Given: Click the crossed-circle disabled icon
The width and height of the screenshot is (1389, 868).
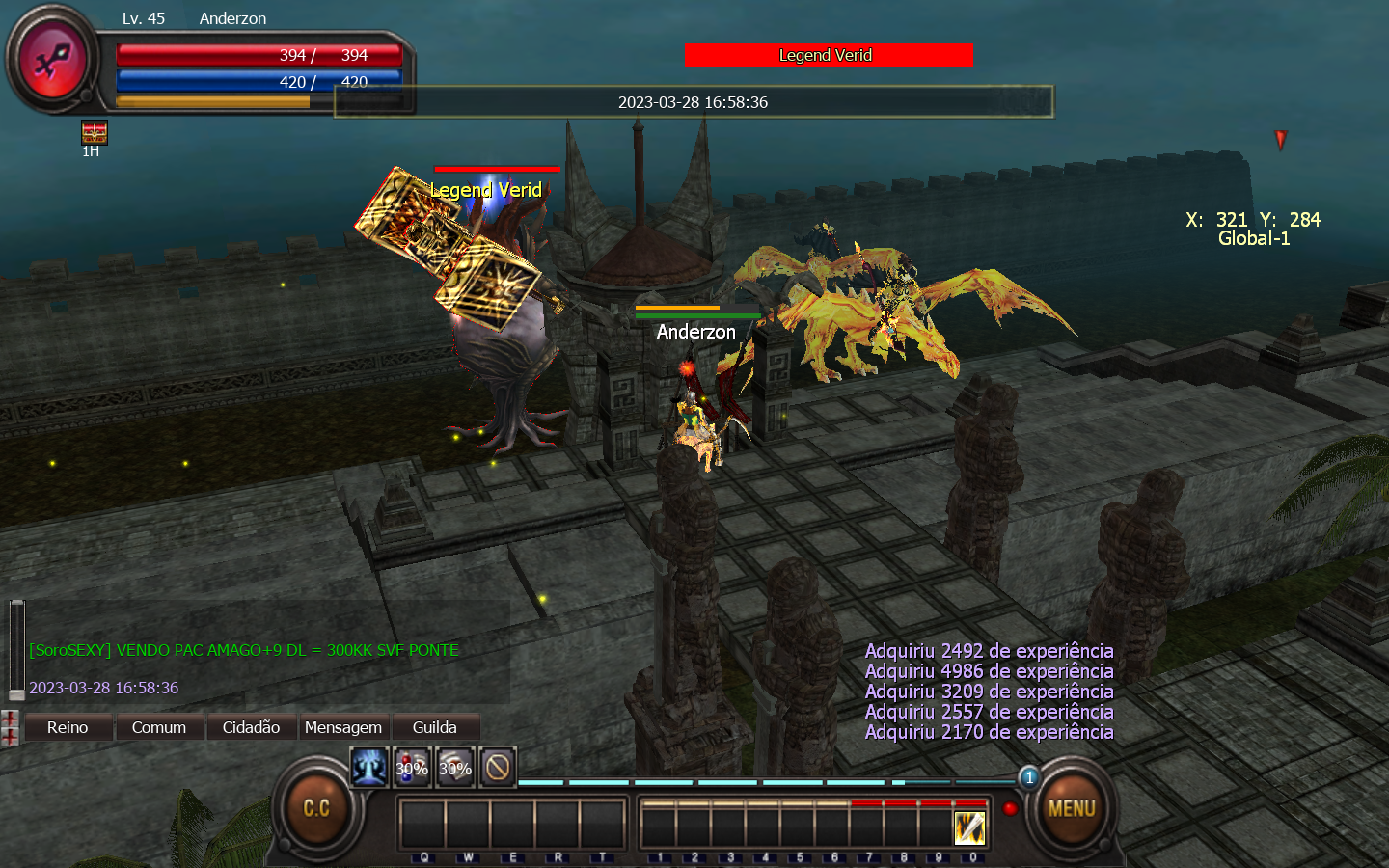Looking at the screenshot, I should [498, 768].
